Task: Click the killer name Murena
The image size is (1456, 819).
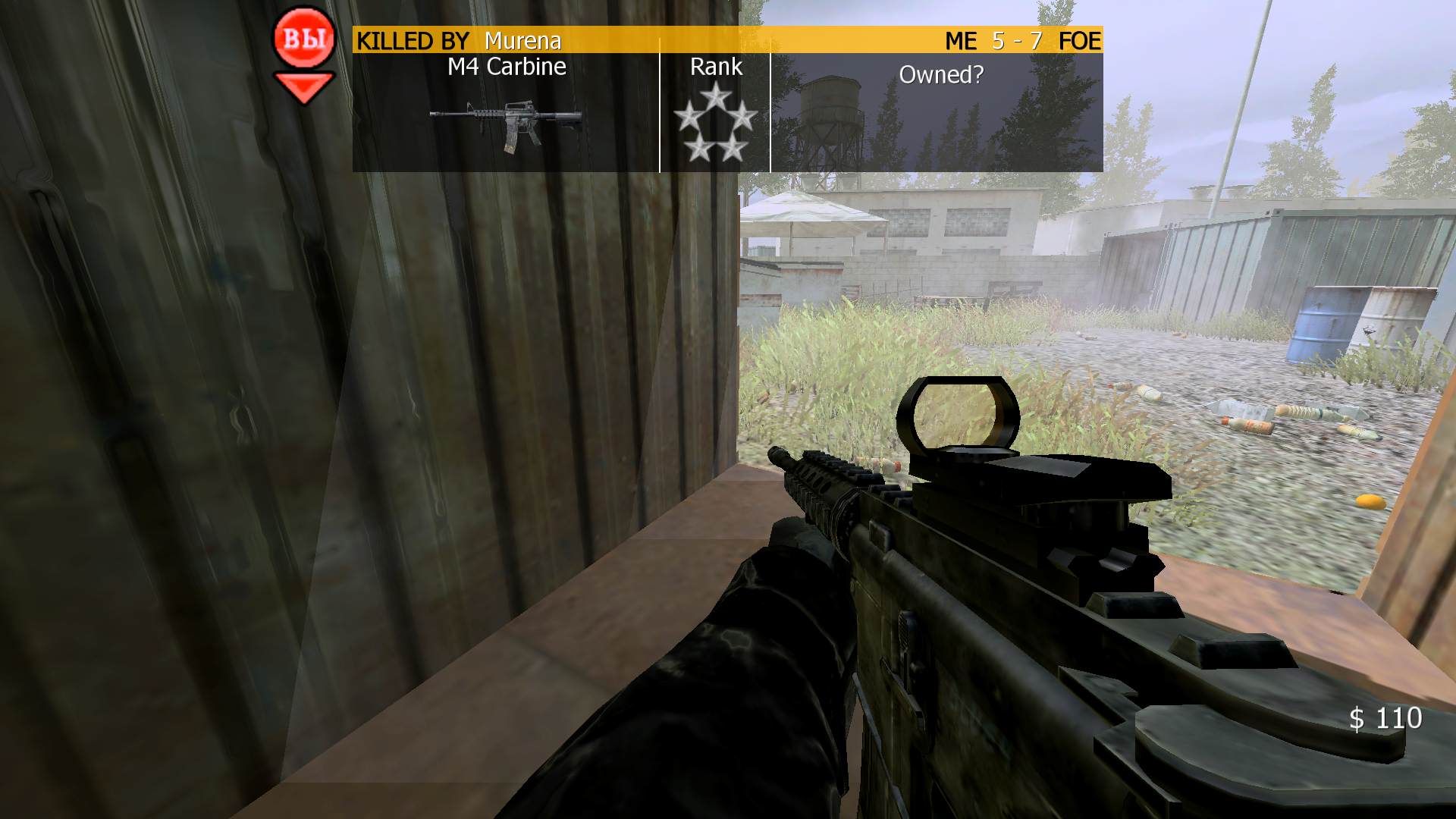Action: [523, 41]
